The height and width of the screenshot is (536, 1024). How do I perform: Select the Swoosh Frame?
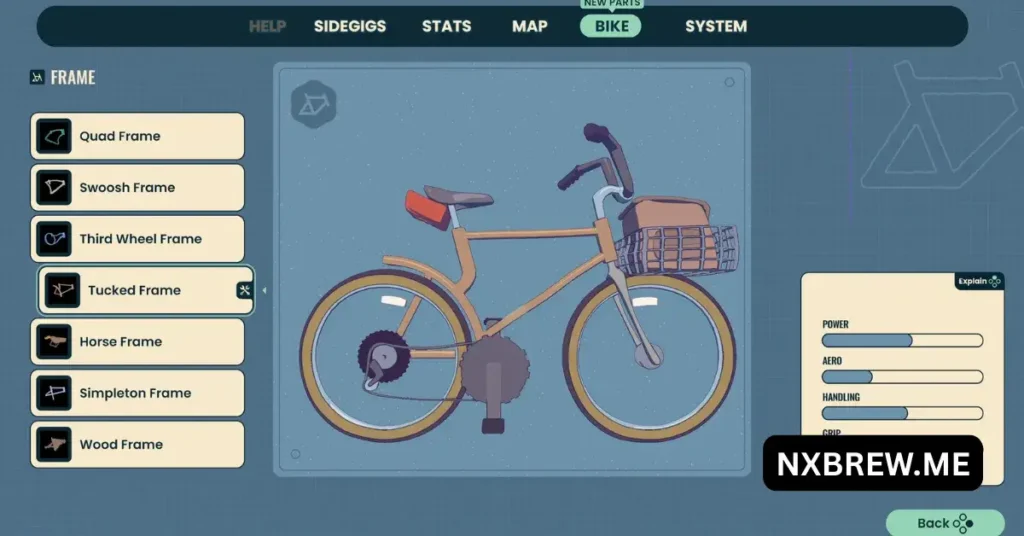[x=138, y=188]
